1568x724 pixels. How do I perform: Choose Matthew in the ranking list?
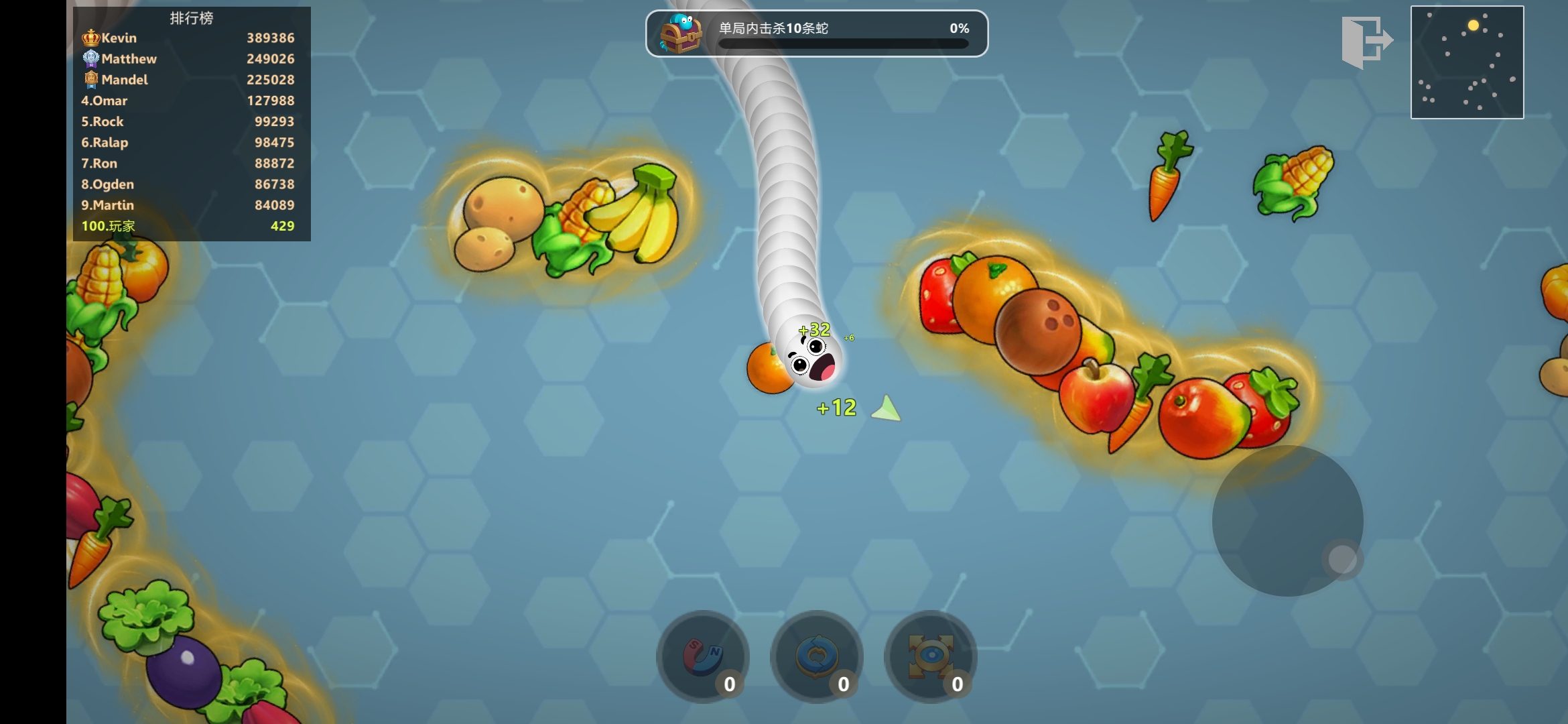191,59
